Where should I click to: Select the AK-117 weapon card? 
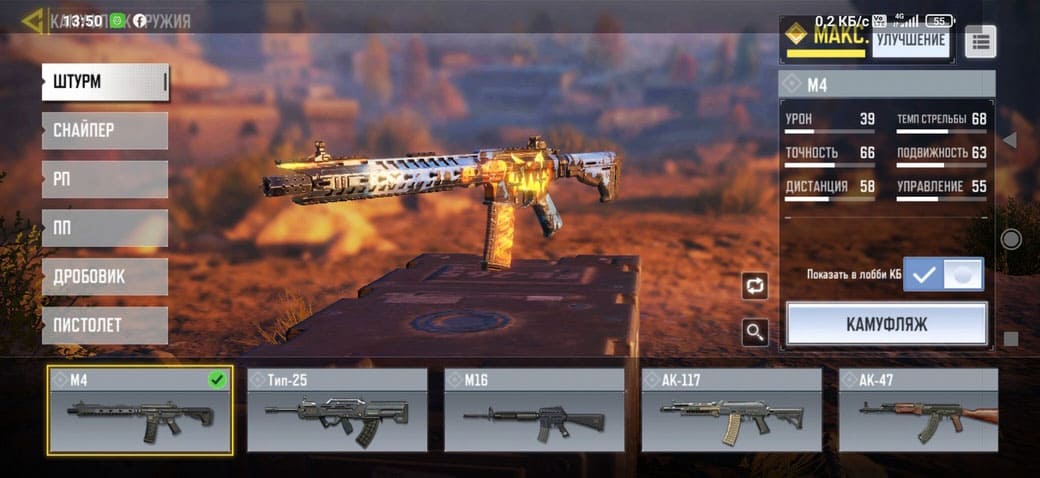[731, 410]
